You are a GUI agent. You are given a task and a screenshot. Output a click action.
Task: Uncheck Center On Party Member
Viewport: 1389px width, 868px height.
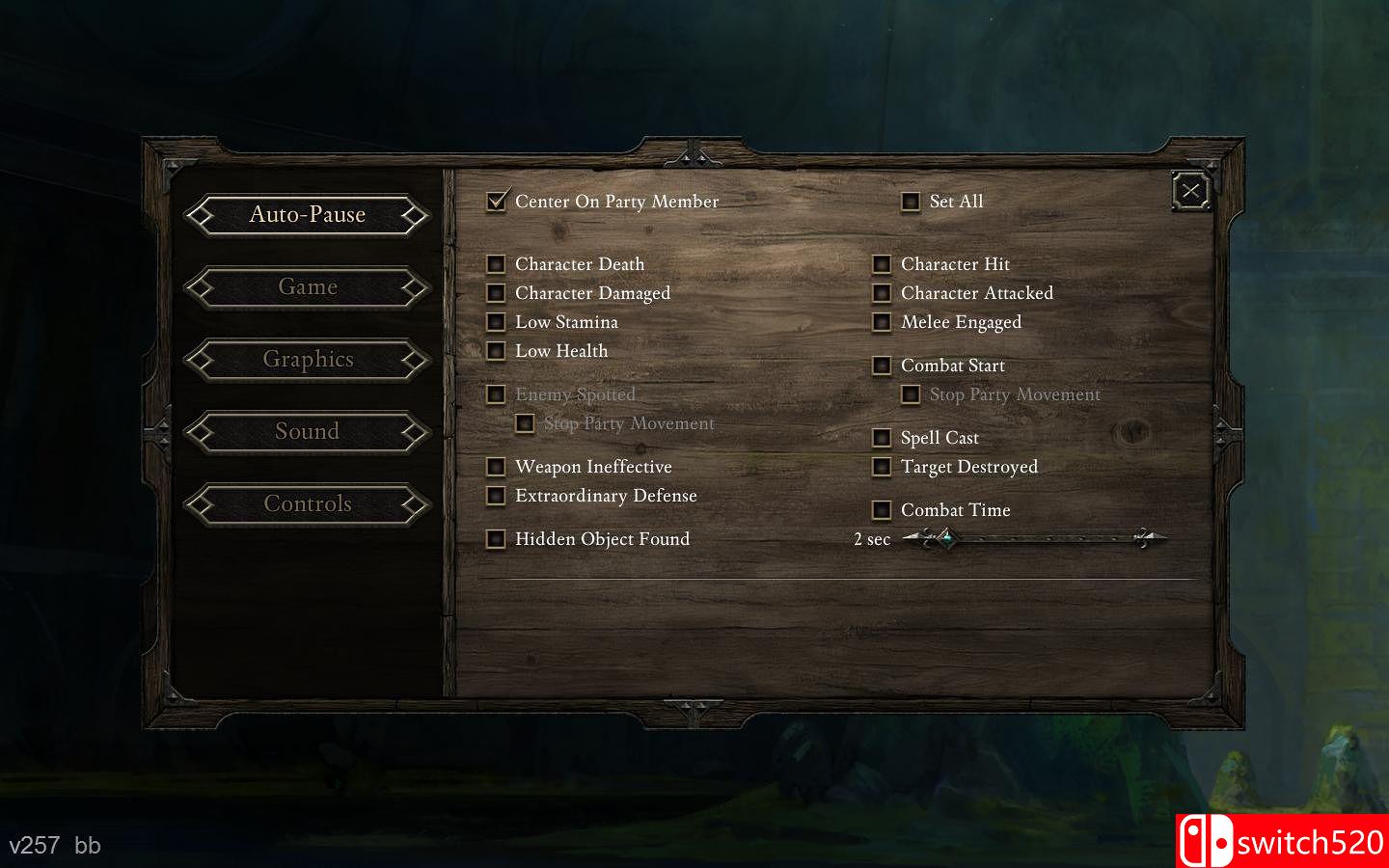tap(497, 202)
